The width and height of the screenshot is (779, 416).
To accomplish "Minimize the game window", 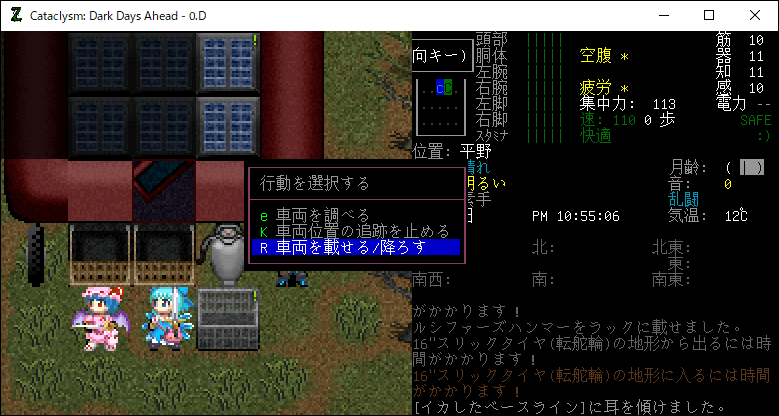I will (x=663, y=15).
